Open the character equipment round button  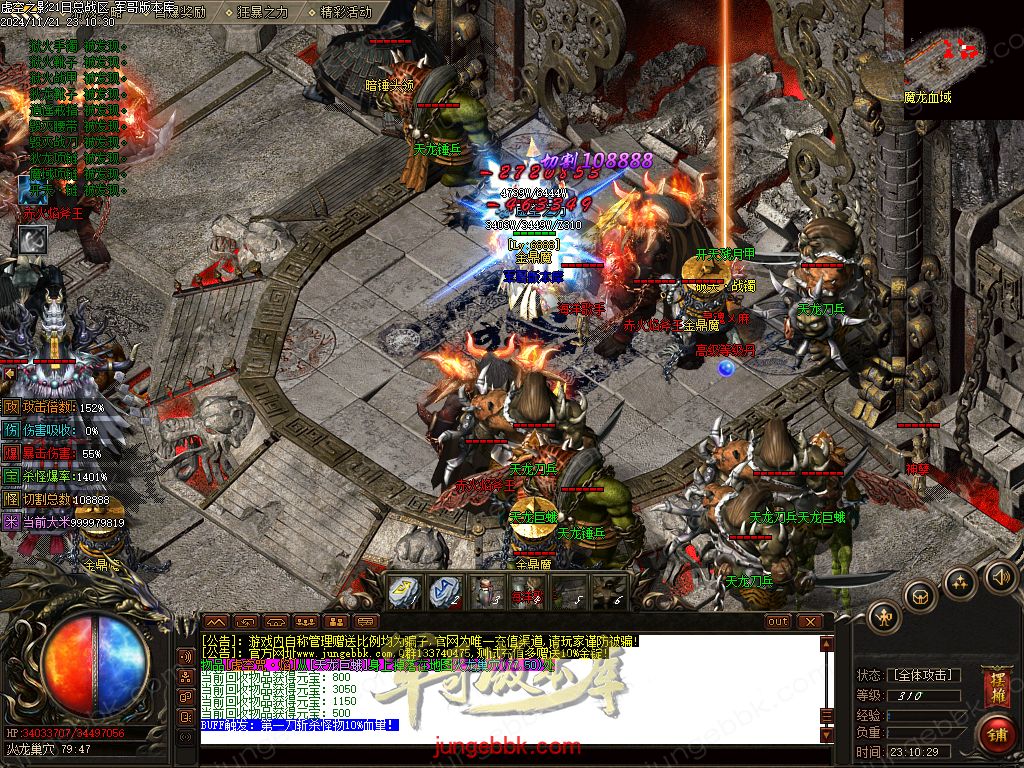(x=884, y=616)
